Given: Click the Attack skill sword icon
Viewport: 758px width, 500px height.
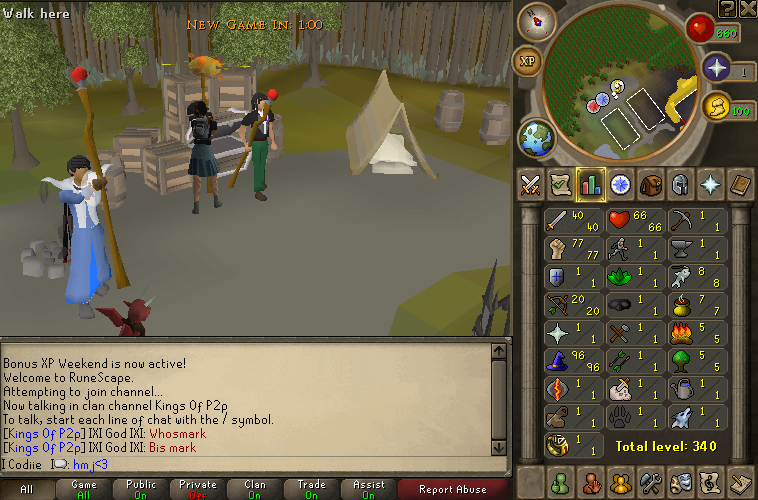Looking at the screenshot, I should tap(558, 220).
